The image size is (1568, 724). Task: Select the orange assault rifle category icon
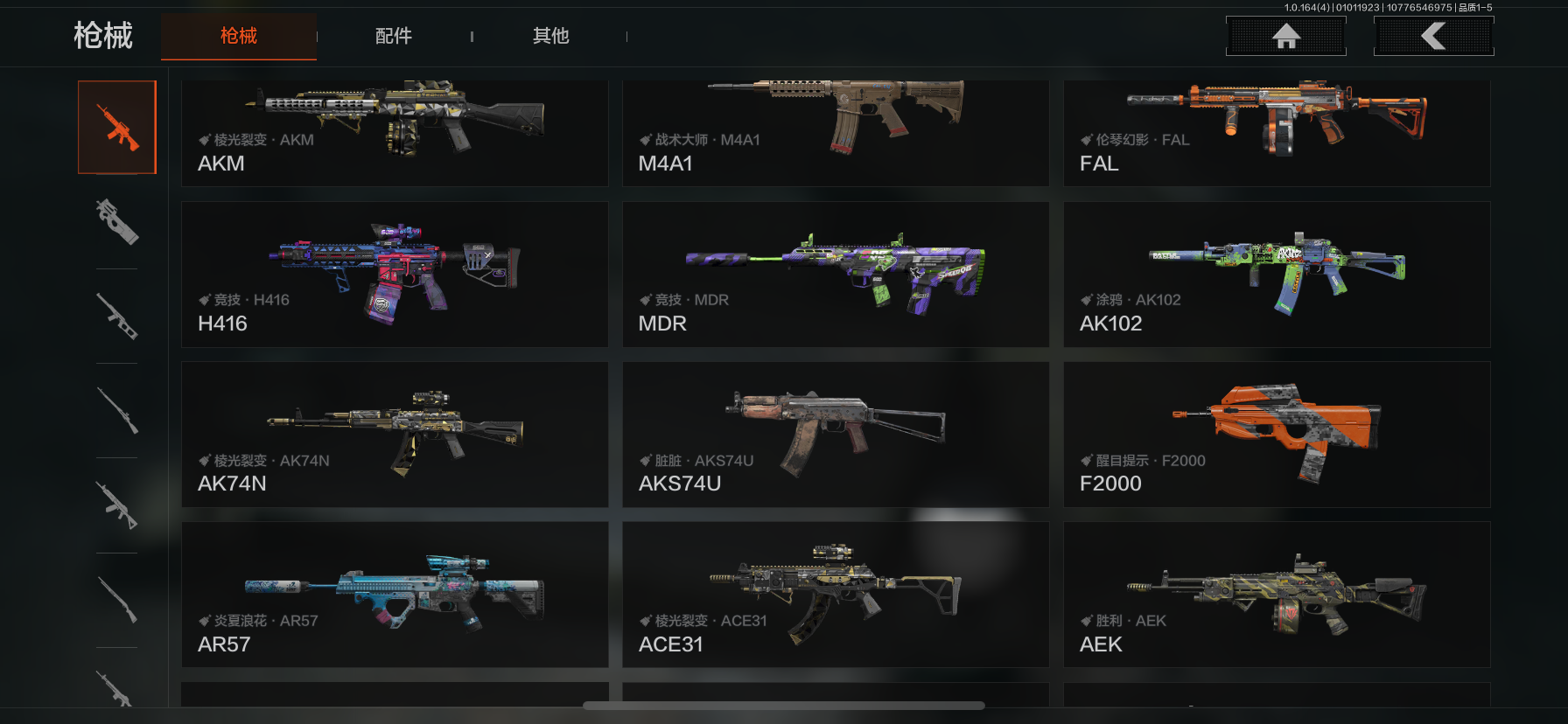coord(117,128)
